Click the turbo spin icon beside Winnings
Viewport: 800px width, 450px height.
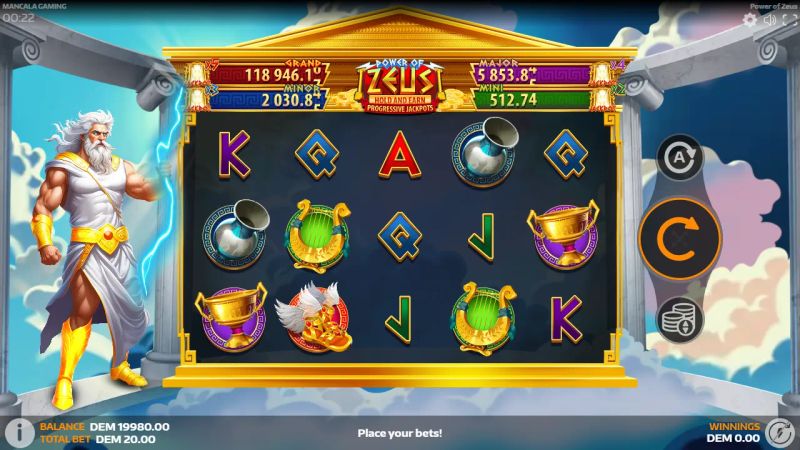[781, 432]
